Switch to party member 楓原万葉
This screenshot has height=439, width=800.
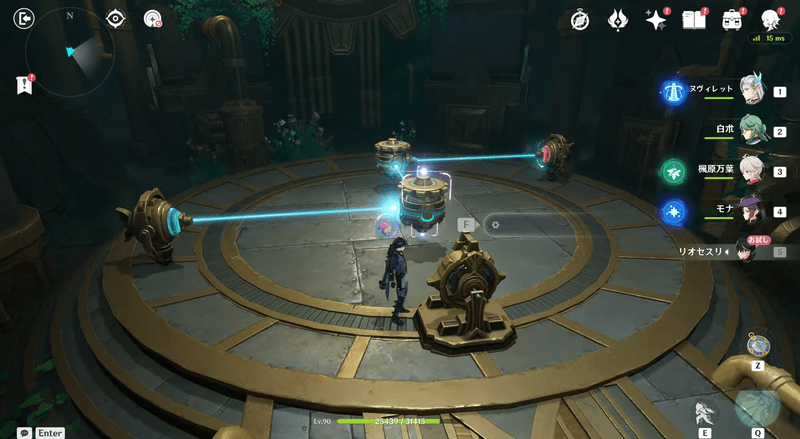tap(751, 171)
